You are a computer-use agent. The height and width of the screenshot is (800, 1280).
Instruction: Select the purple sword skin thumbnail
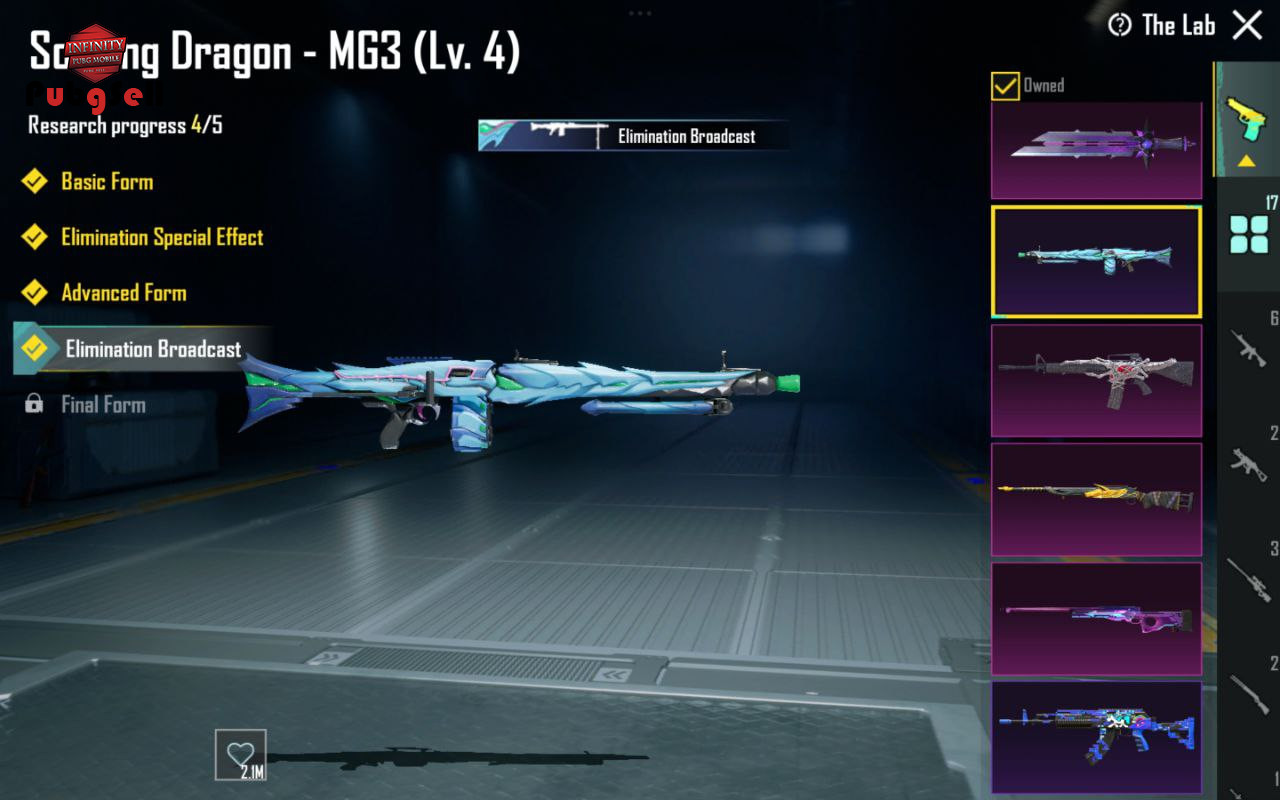pos(1096,149)
